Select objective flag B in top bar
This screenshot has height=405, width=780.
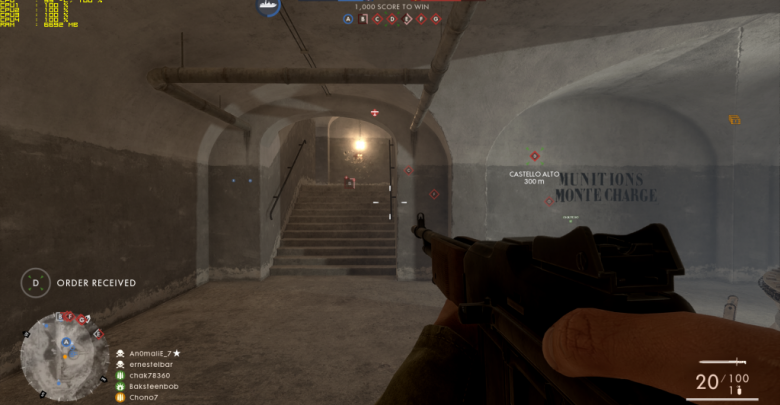tap(363, 19)
